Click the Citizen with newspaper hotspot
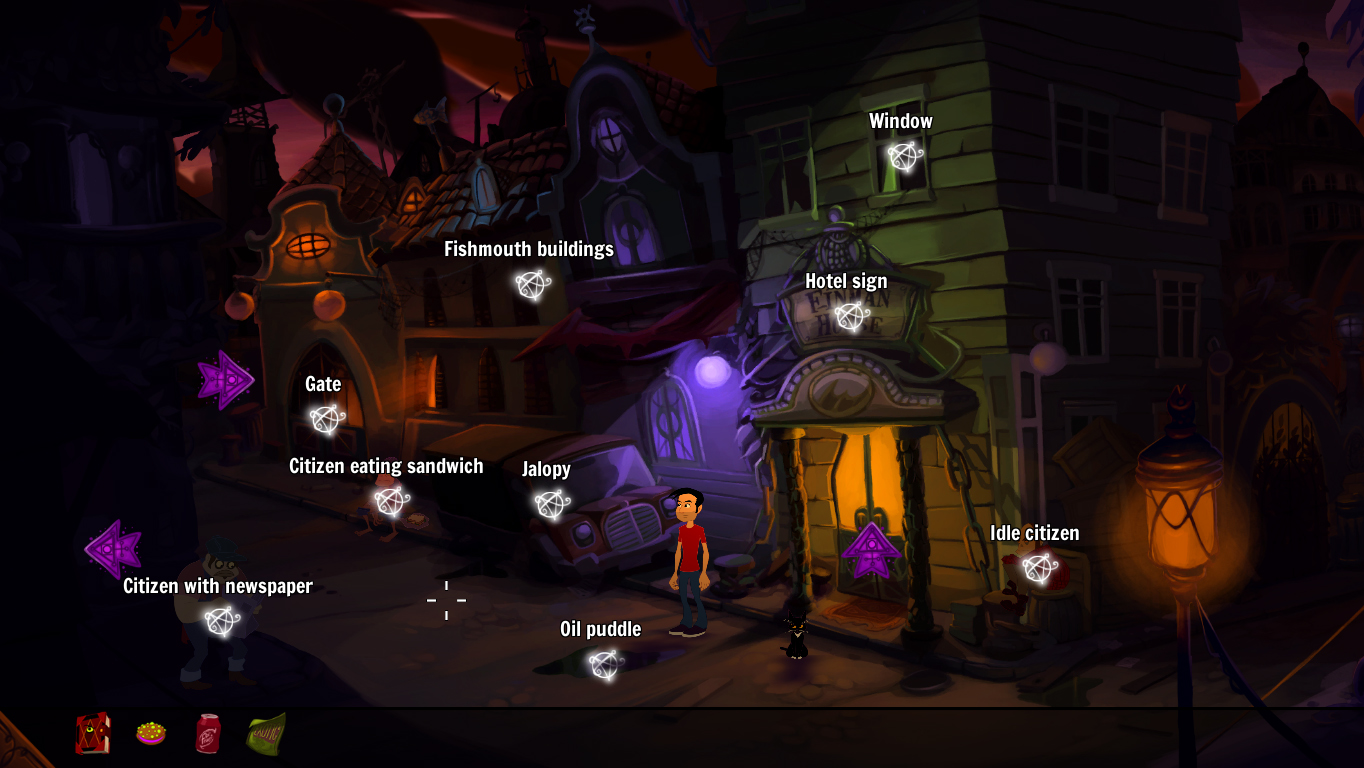Screen dimensions: 1364x768 (x=221, y=621)
